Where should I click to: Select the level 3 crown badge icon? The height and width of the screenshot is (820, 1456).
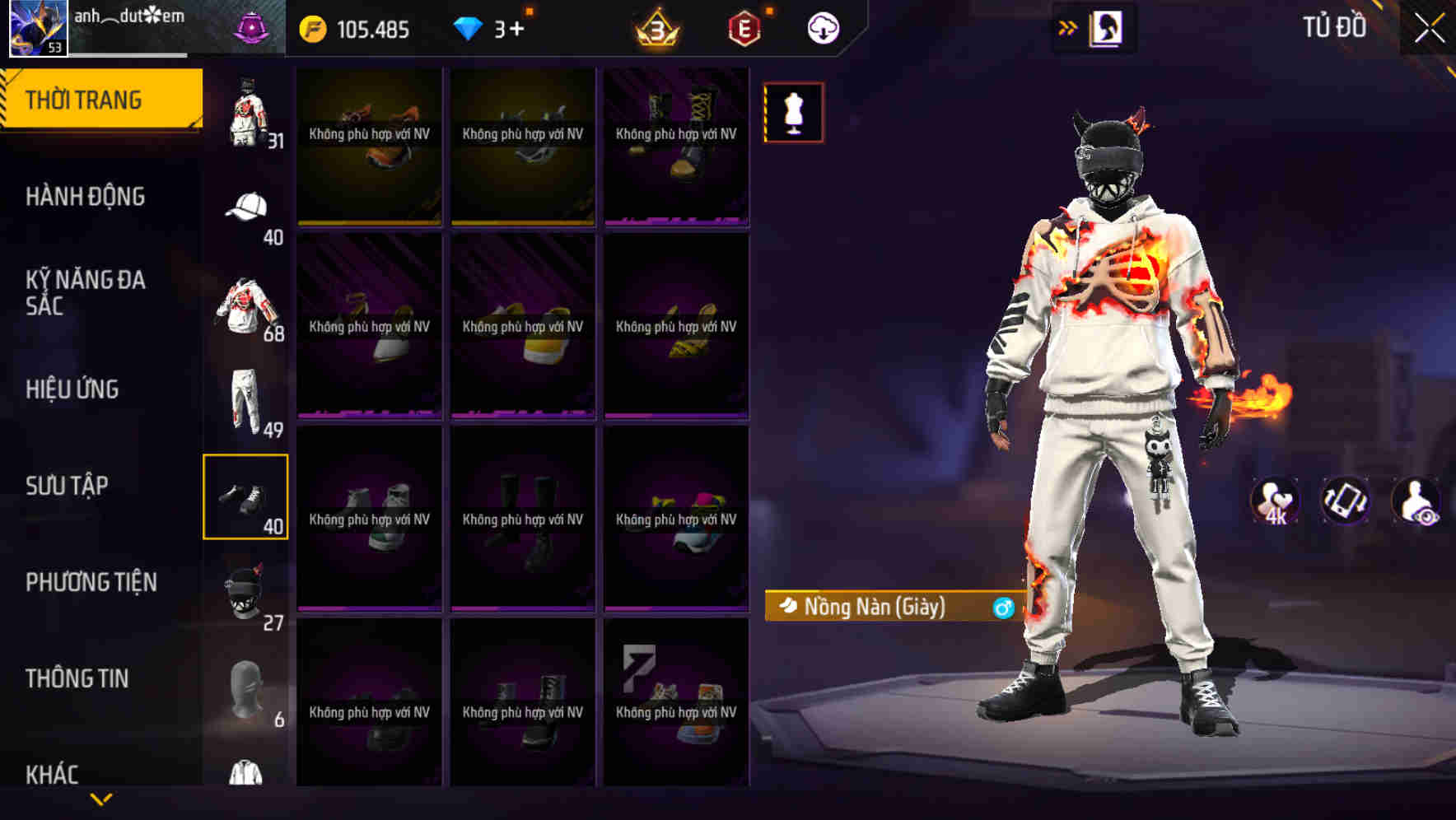pyautogui.click(x=659, y=27)
